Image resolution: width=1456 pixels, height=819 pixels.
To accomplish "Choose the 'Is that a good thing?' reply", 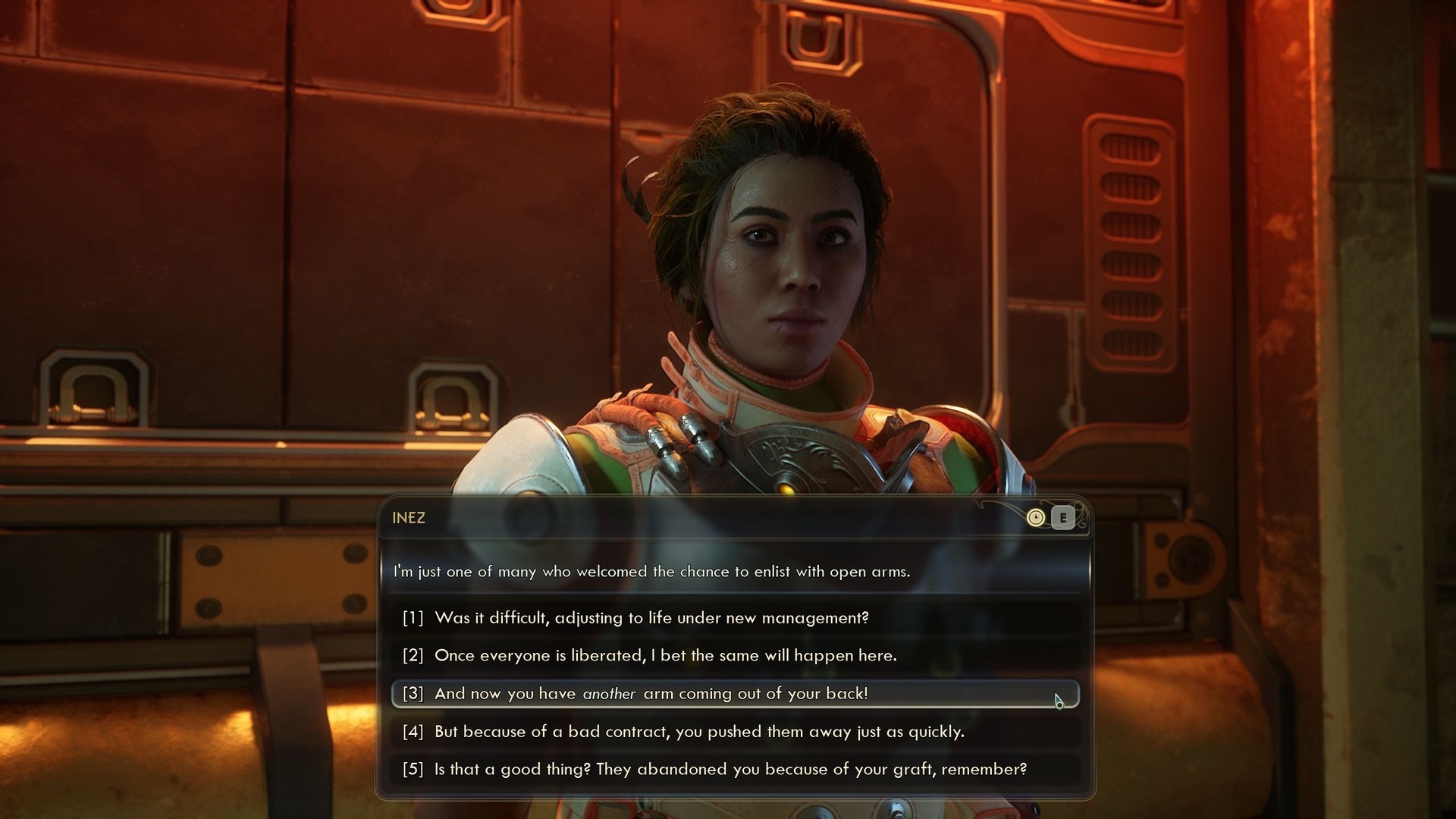I will [x=730, y=770].
